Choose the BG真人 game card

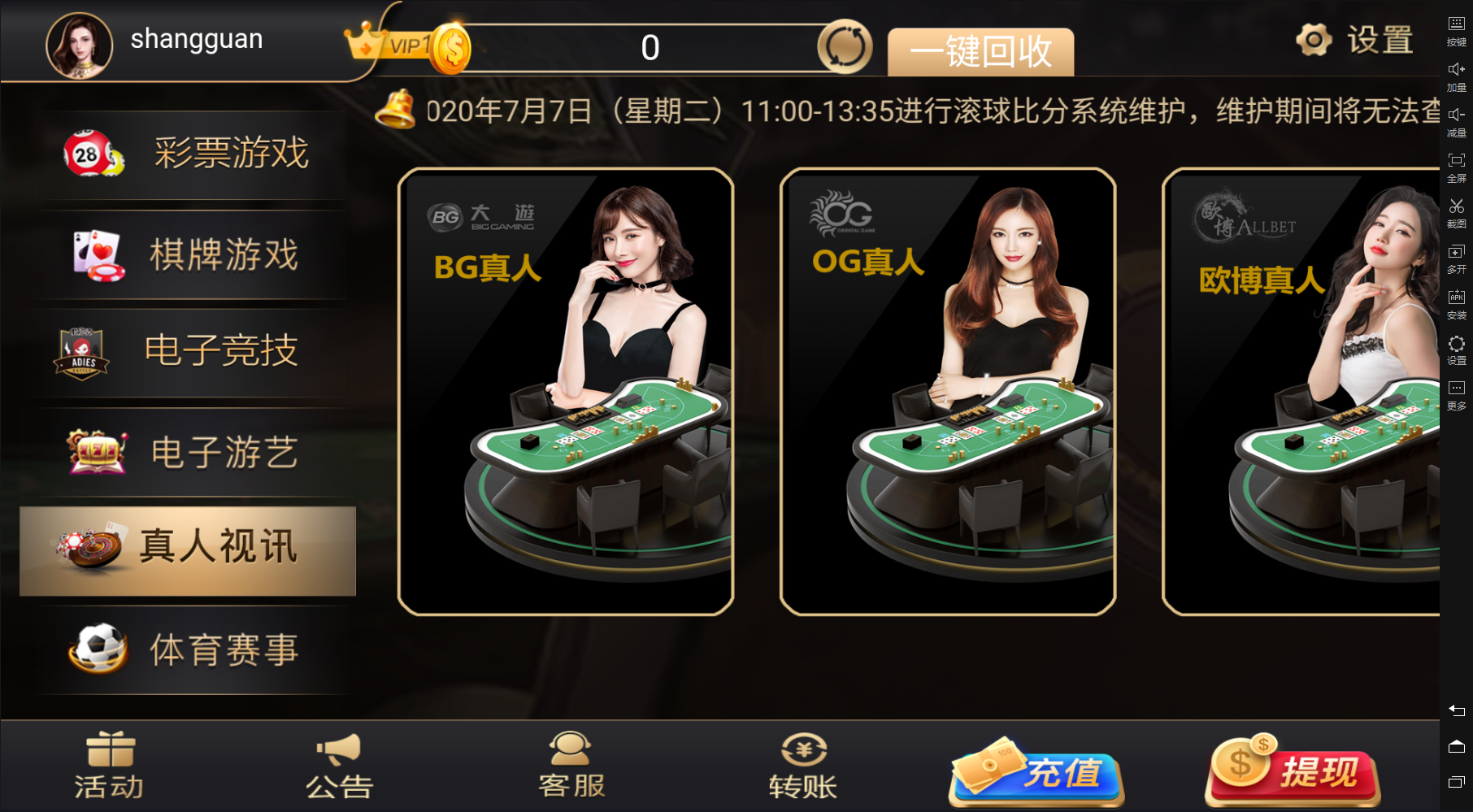click(x=566, y=391)
